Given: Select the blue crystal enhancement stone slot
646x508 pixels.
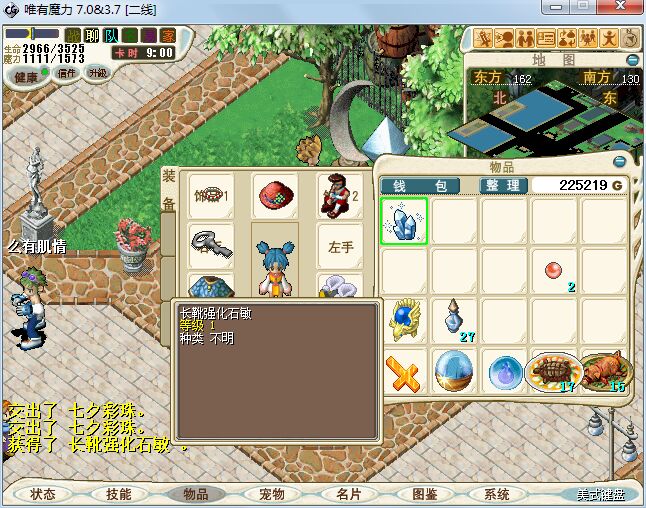Looking at the screenshot, I should (404, 221).
